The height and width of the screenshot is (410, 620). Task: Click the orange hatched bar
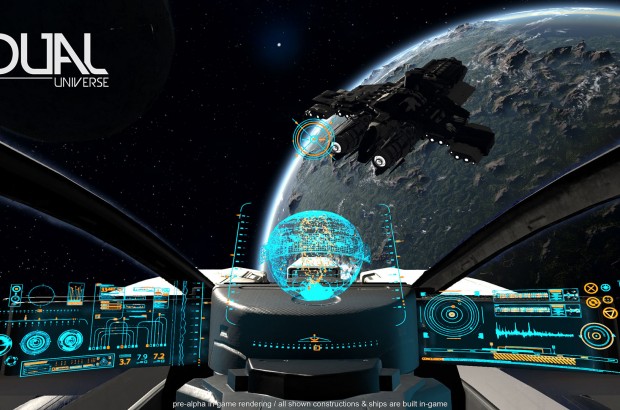coord(534,357)
